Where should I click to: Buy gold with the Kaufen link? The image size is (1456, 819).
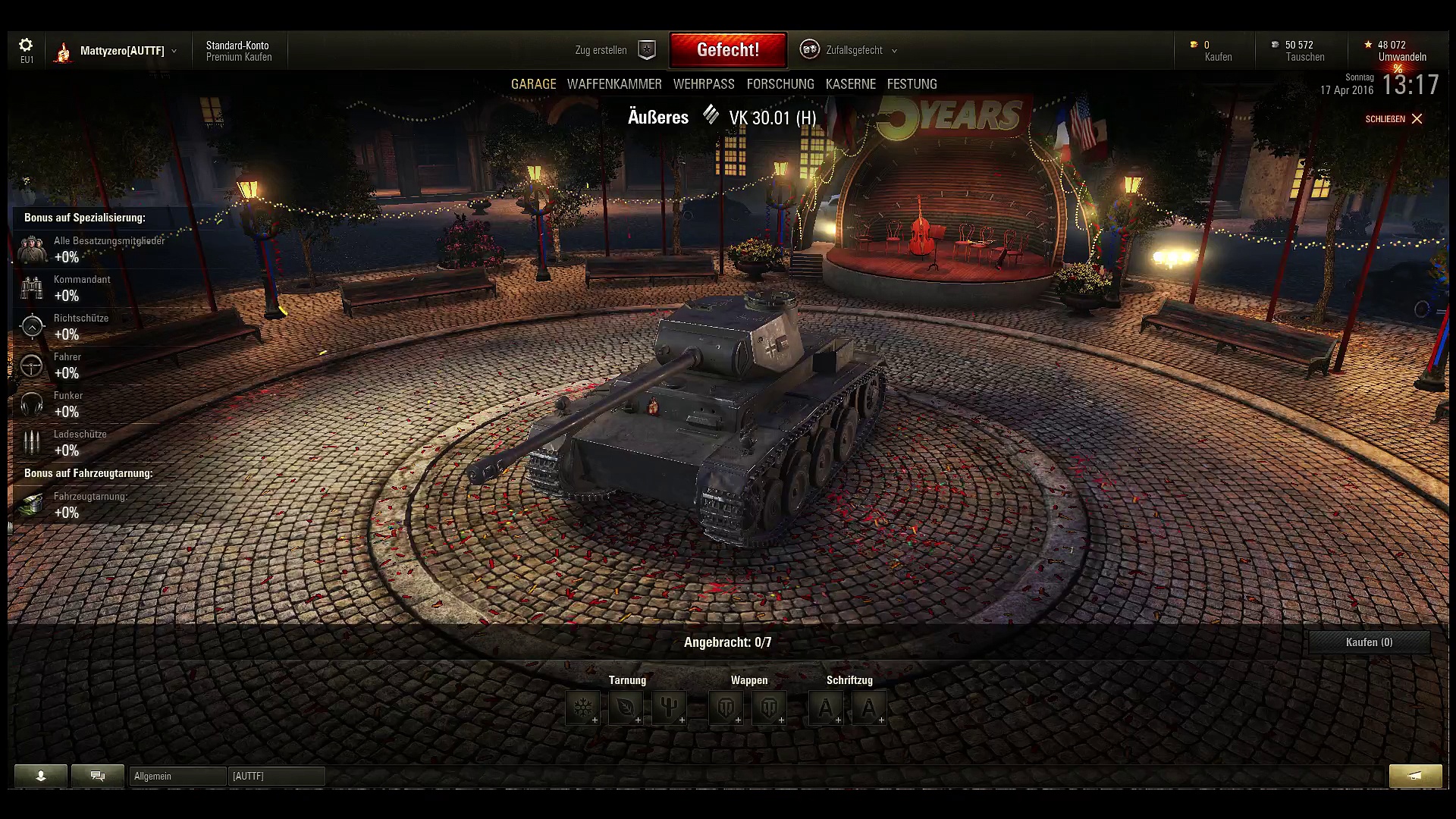[1218, 57]
